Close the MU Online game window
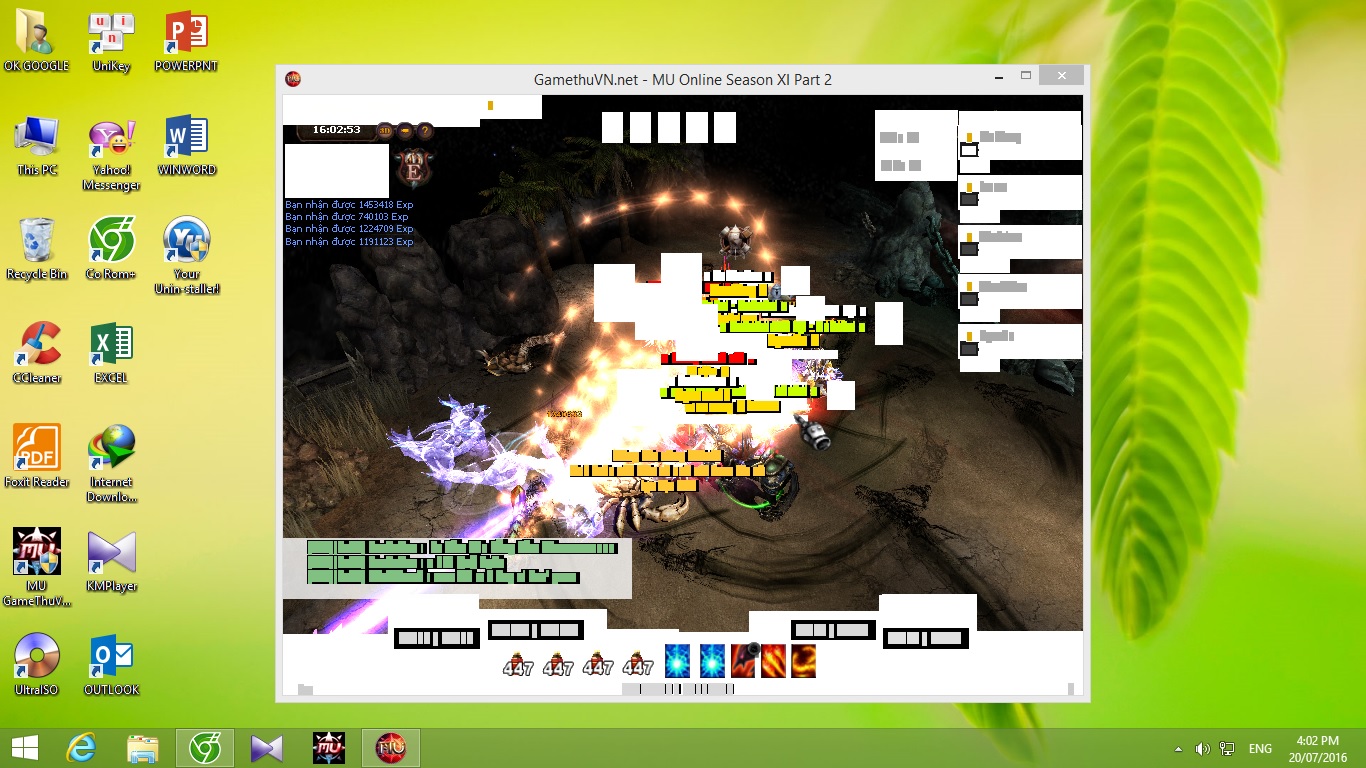Viewport: 1366px width, 768px height. pos(1060,77)
